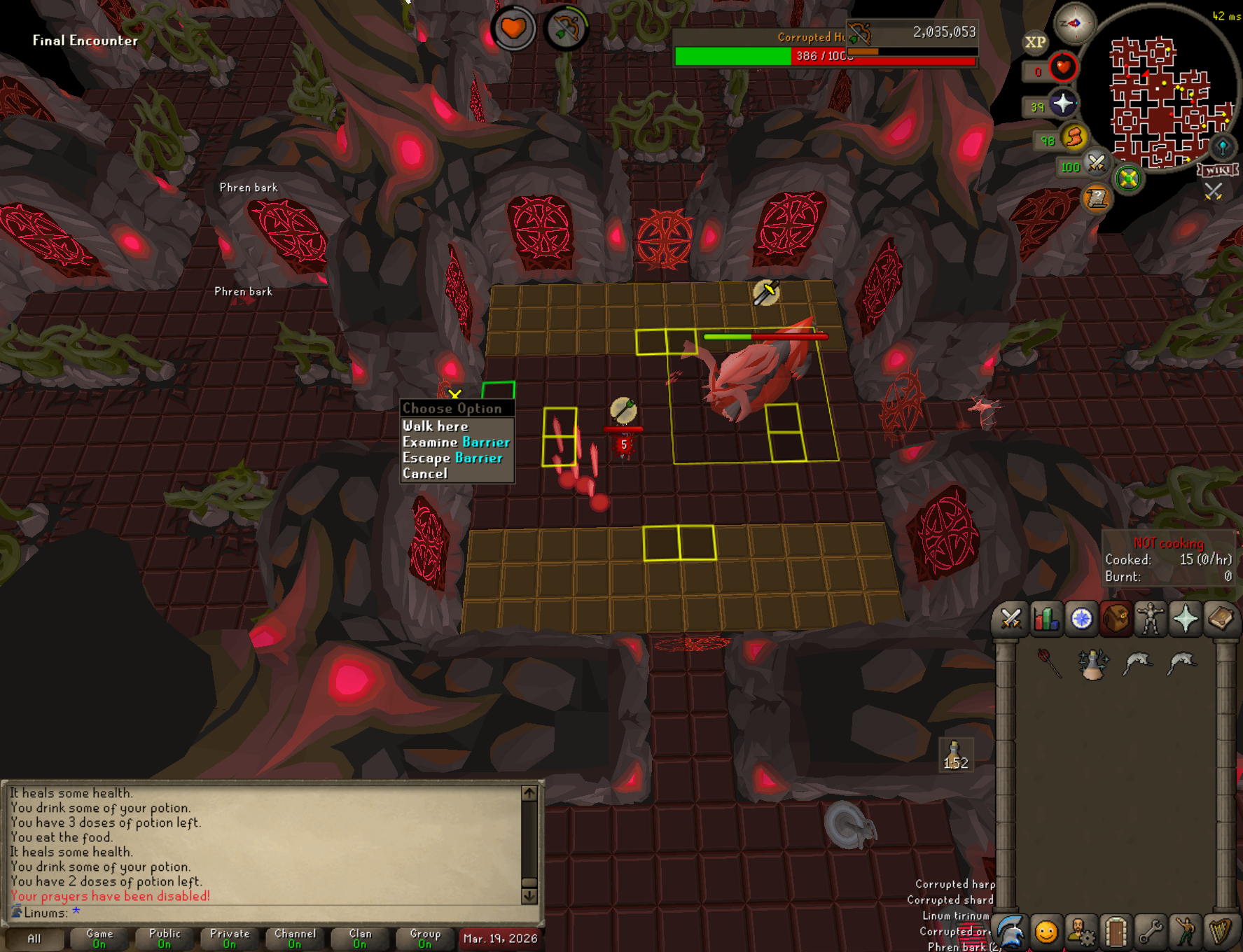Select "Escape Barrier" from the menu
The image size is (1243, 952).
tap(452, 458)
